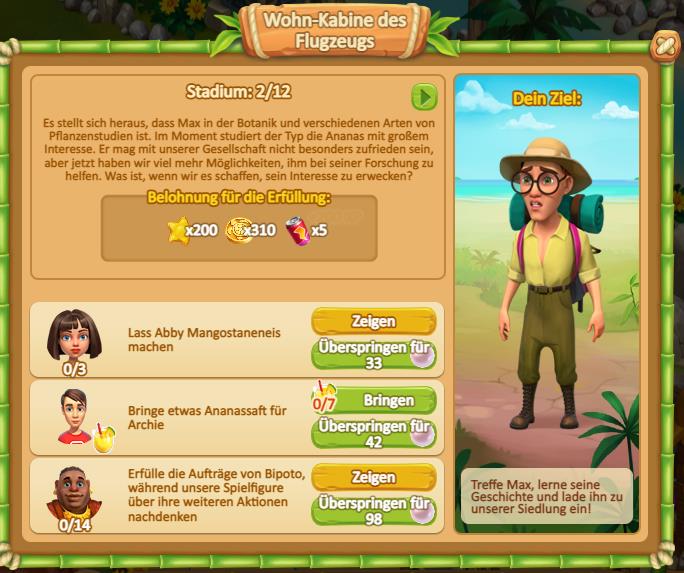
Task: Close the Wohn-Kabine des Flugzeugs window
Action: pyautogui.click(x=664, y=47)
